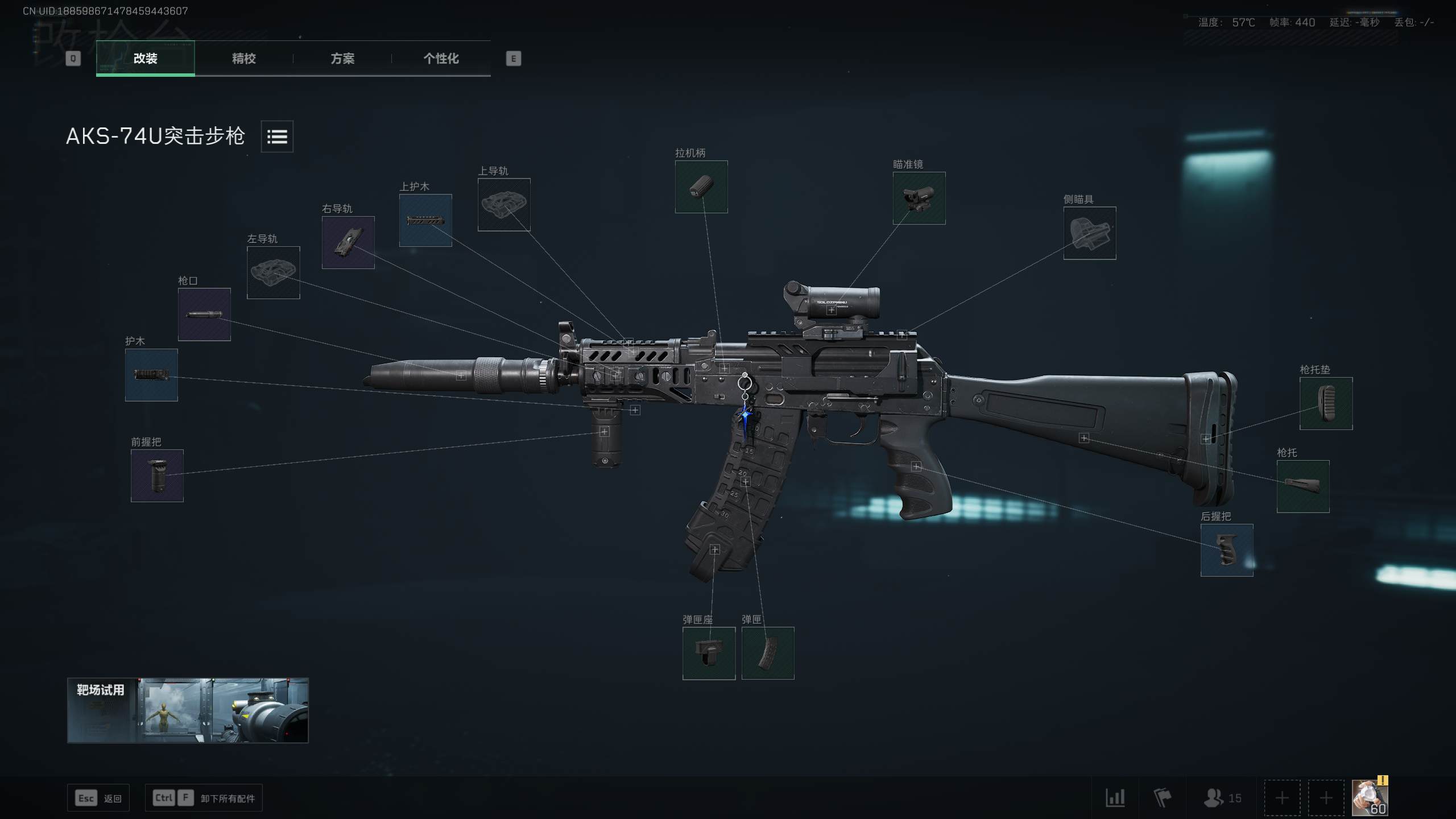Viewport: 1456px width, 819px height.
Task: Open the 上导轨 top rail slot
Action: [504, 204]
